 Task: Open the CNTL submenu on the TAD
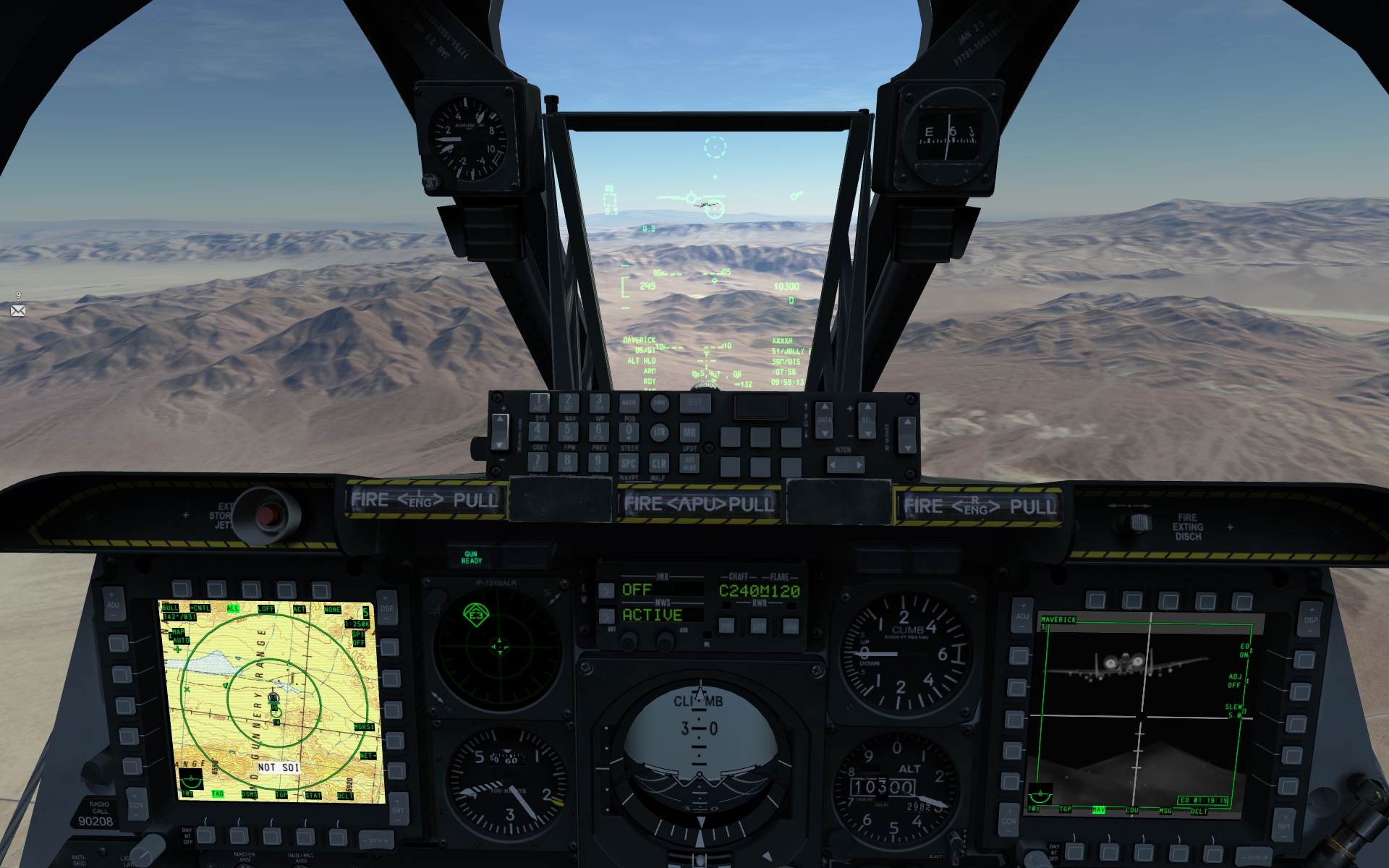tap(200, 608)
